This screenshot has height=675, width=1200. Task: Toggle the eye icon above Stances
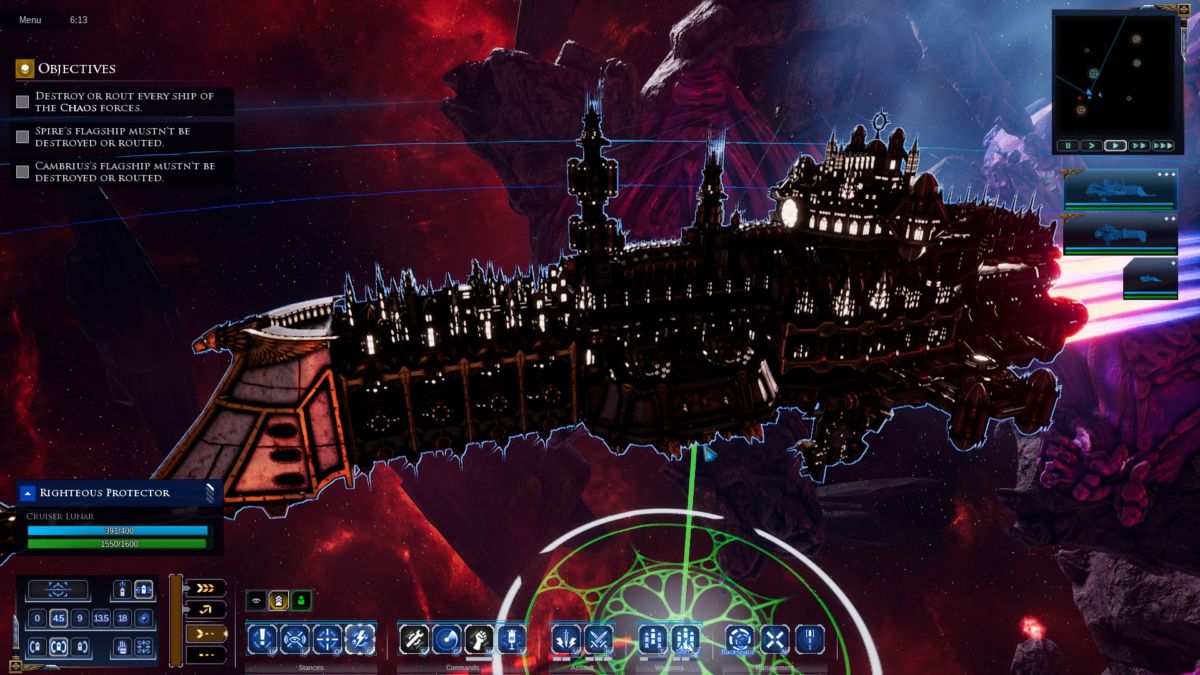(256, 601)
